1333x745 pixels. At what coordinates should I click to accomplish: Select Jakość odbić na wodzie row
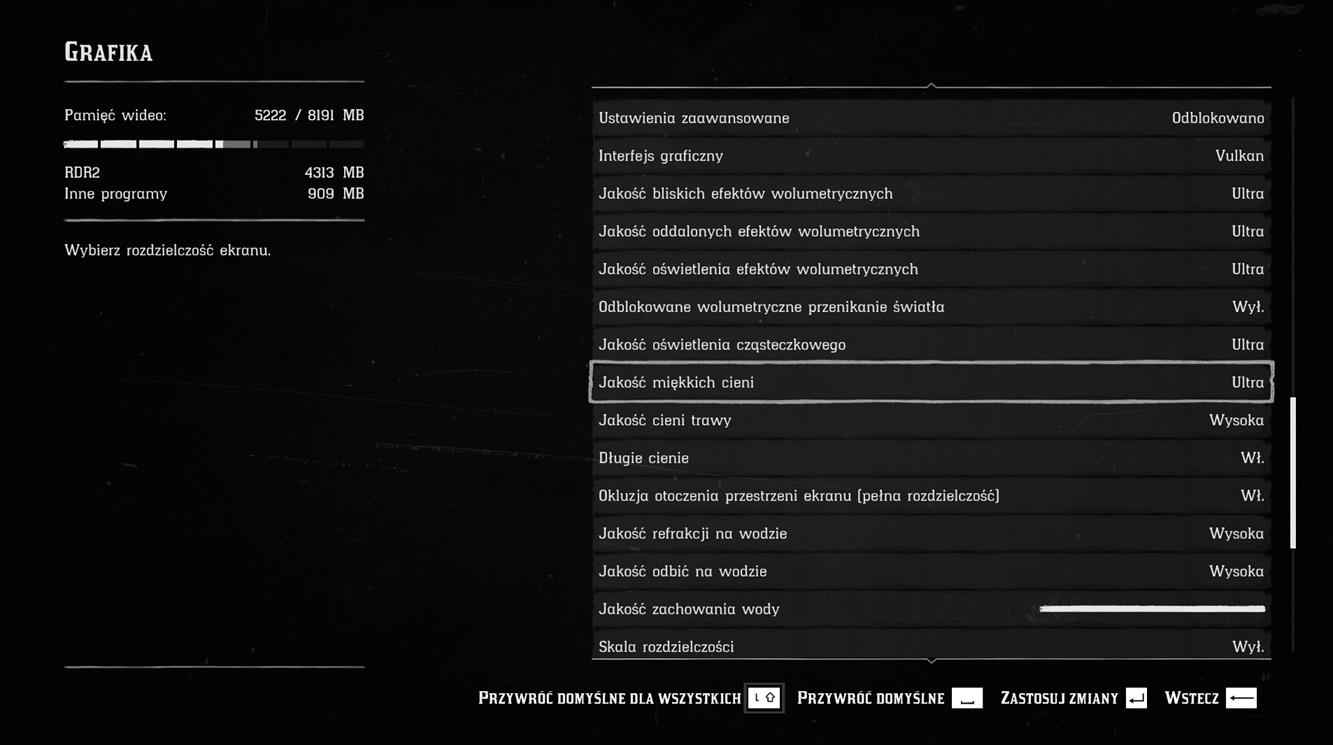[931, 572]
